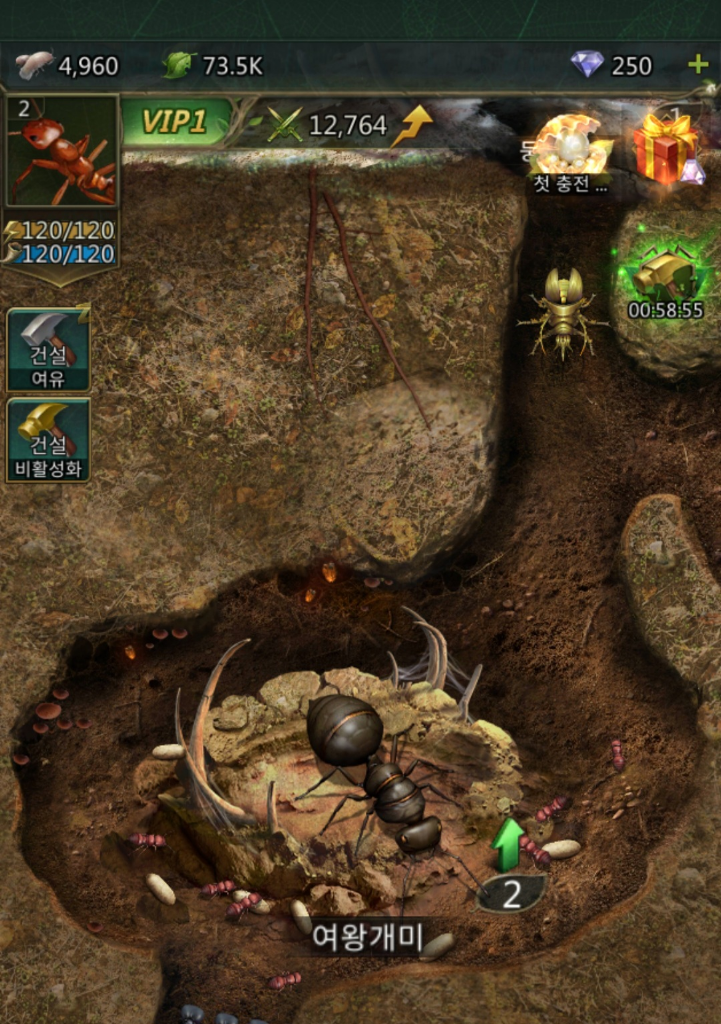This screenshot has width=721, height=1024.
Task: Open the red gift box reward
Action: (665, 148)
